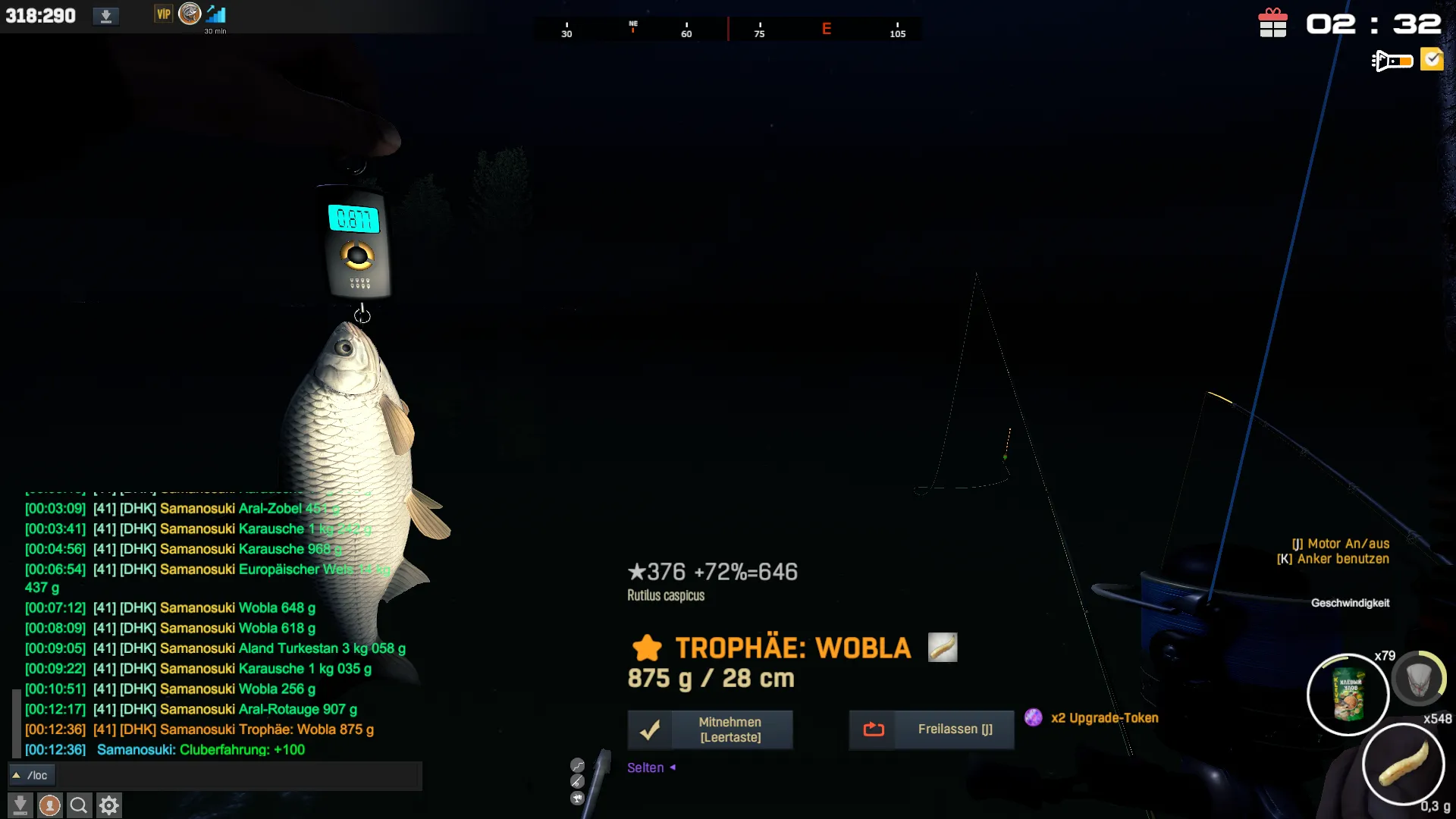Click the download arrow button below chat
1456x819 pixels.
tap(20, 805)
